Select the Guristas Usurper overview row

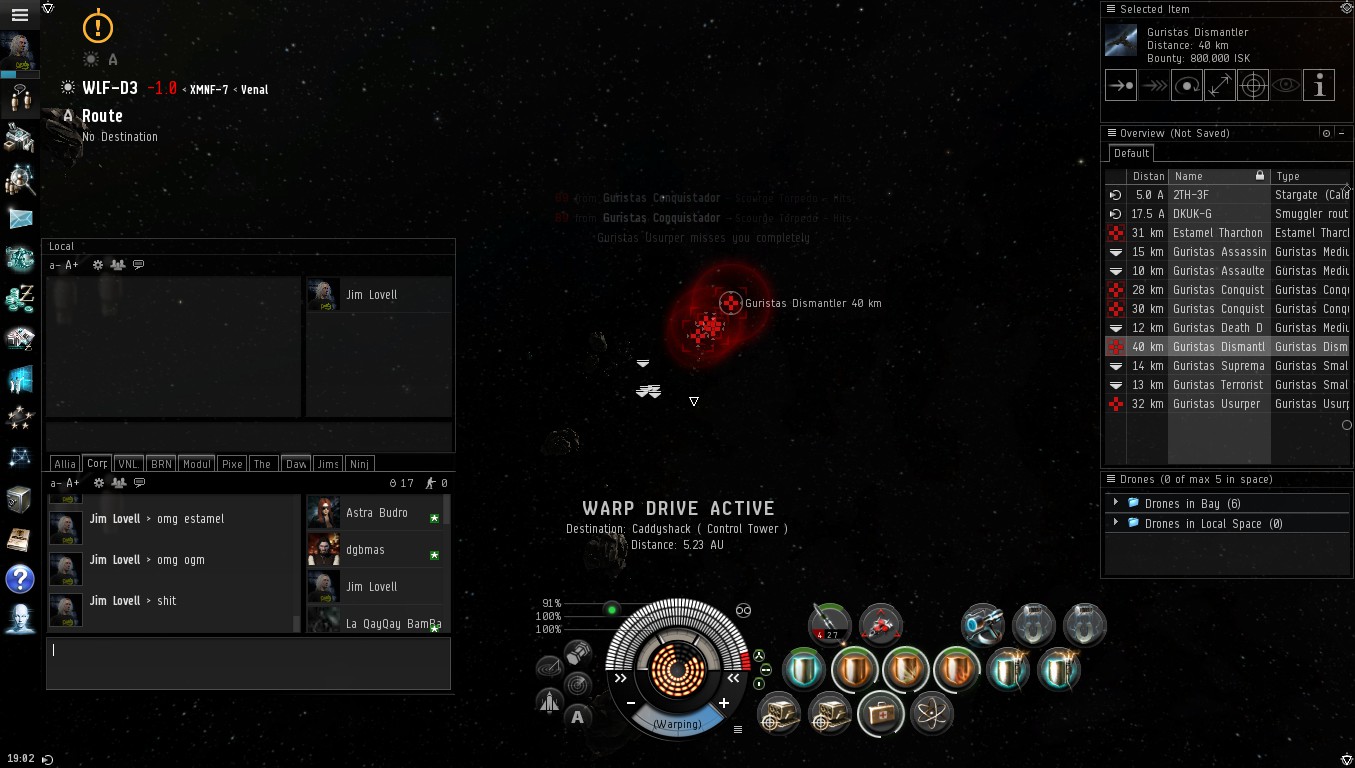click(x=1217, y=404)
